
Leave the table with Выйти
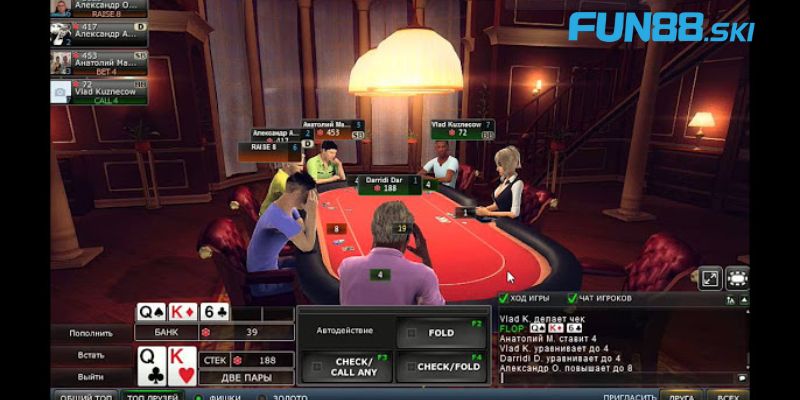click(x=91, y=377)
